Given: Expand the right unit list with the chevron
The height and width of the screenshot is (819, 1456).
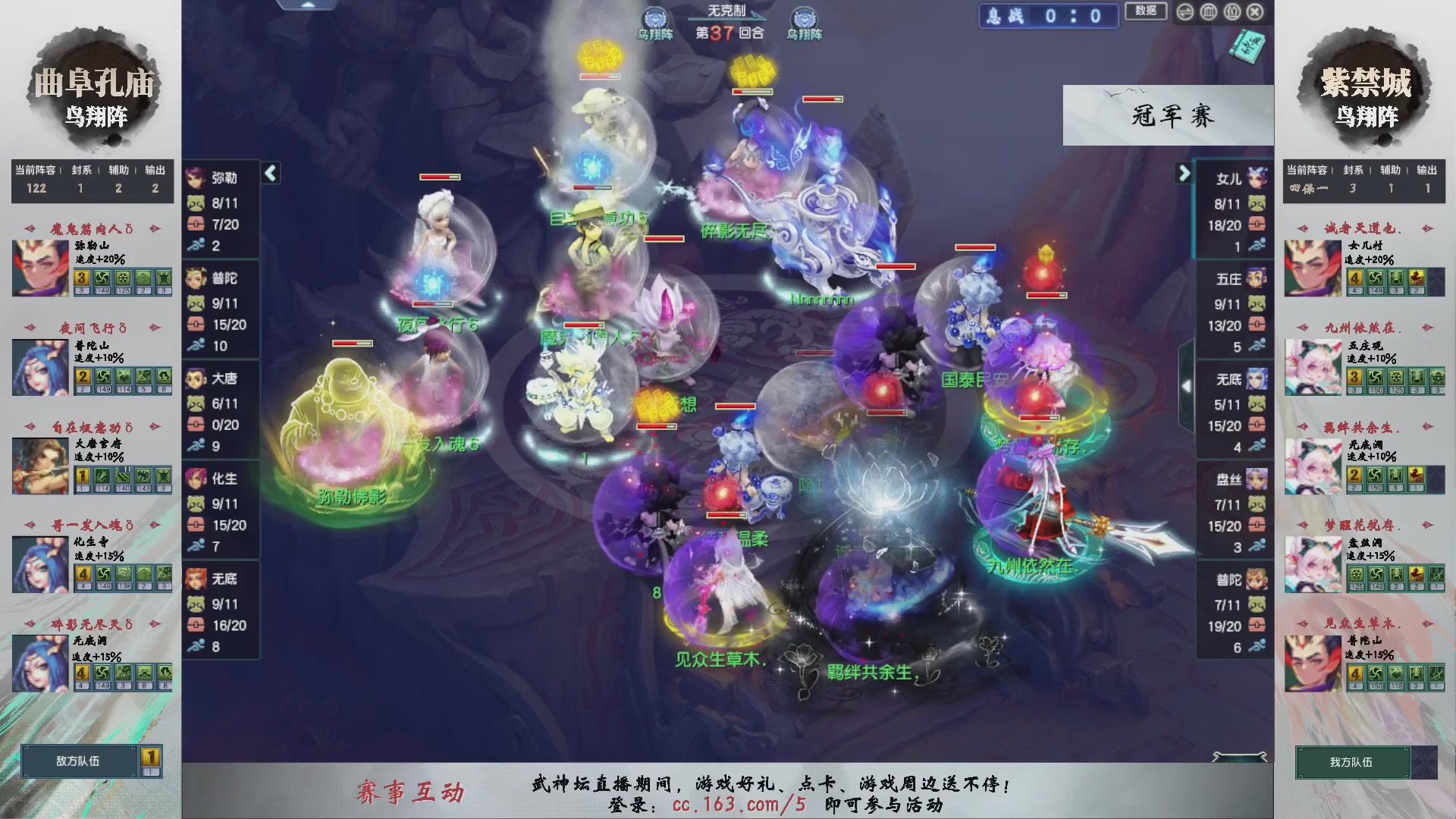Looking at the screenshot, I should pos(1184,173).
